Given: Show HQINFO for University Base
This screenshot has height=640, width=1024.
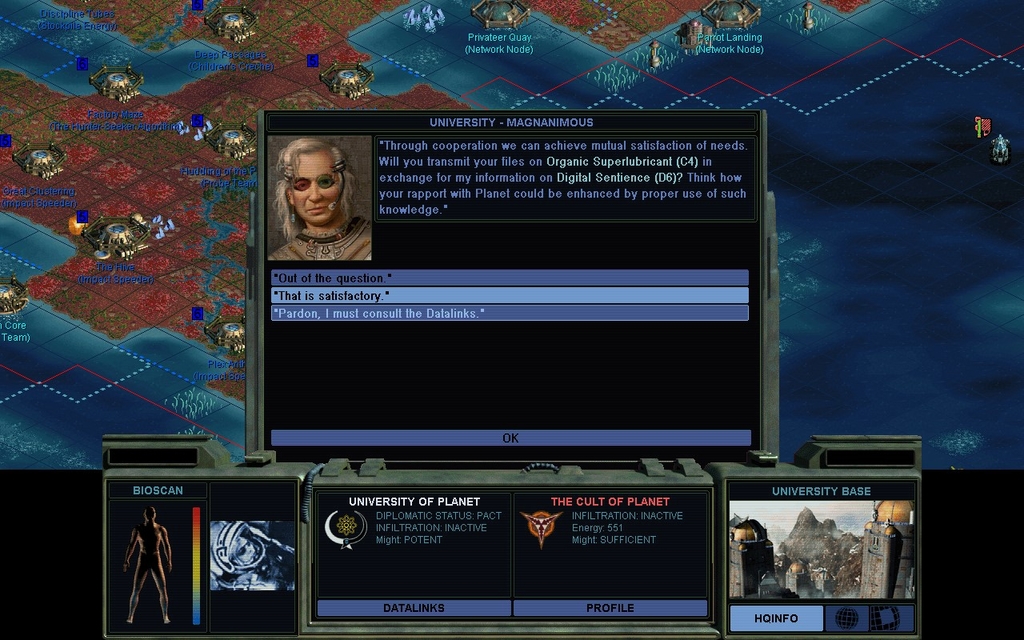Looking at the screenshot, I should 776,618.
